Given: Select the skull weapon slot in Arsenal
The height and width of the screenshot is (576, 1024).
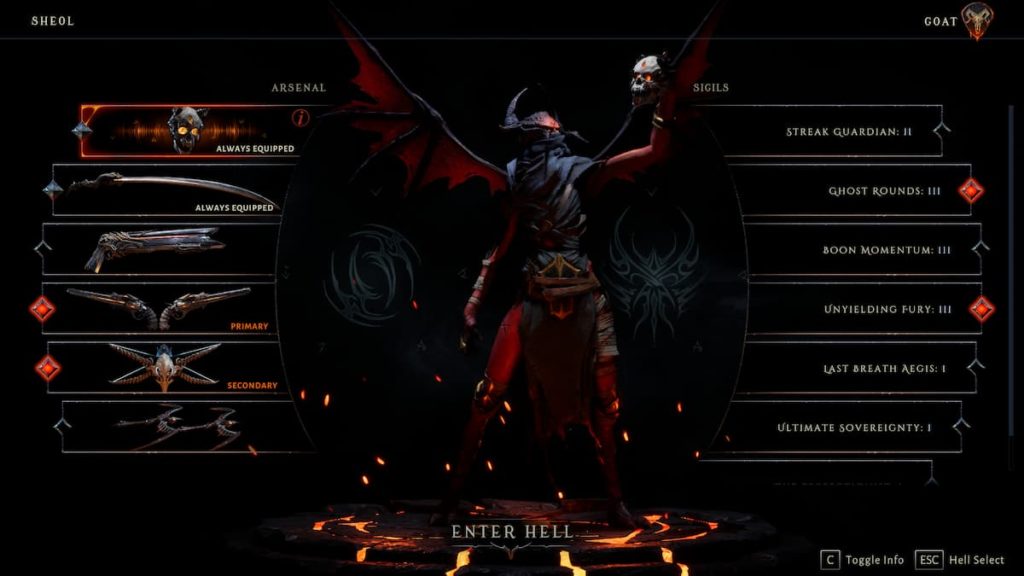Looking at the screenshot, I should (190, 131).
